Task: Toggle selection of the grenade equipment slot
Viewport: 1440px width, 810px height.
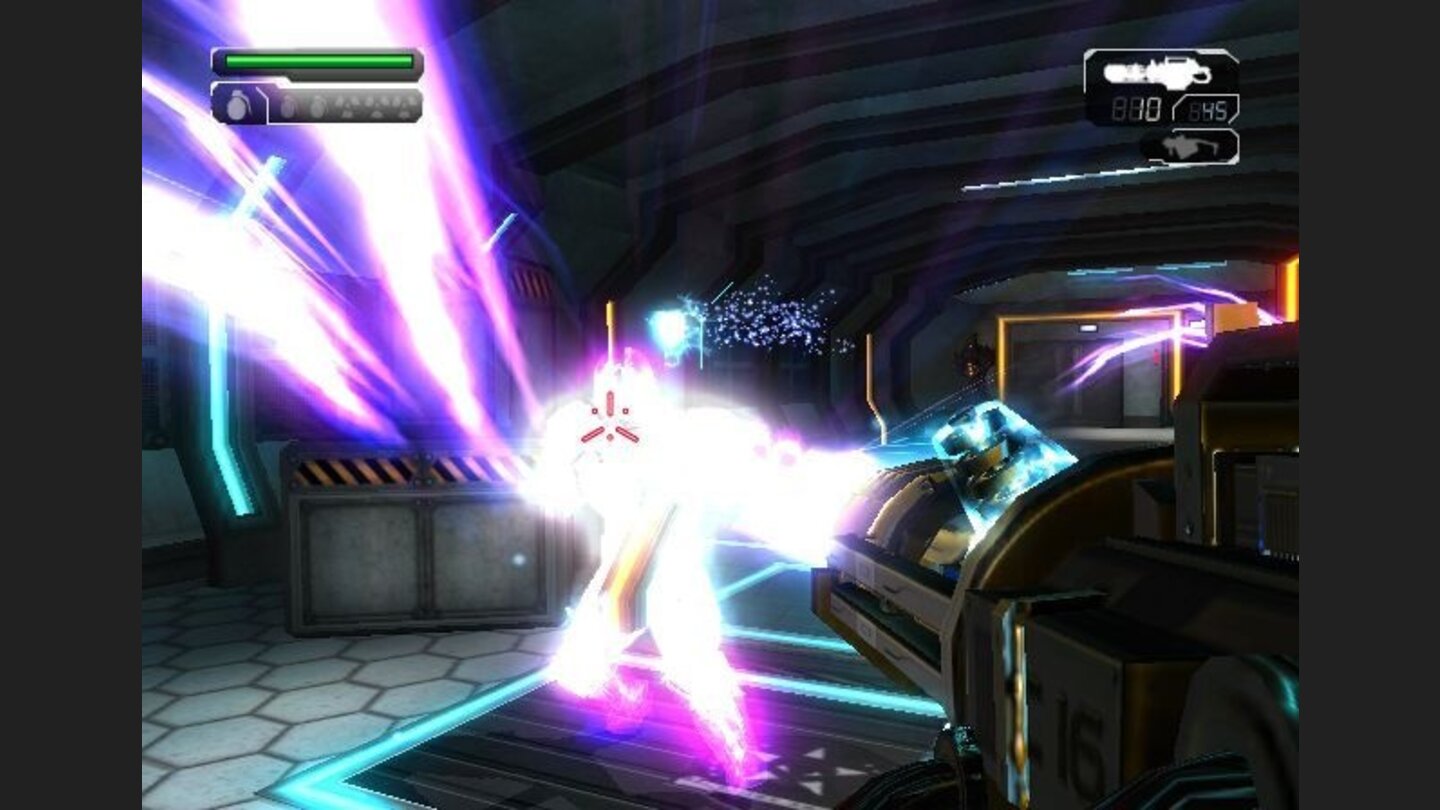Action: [x=236, y=105]
